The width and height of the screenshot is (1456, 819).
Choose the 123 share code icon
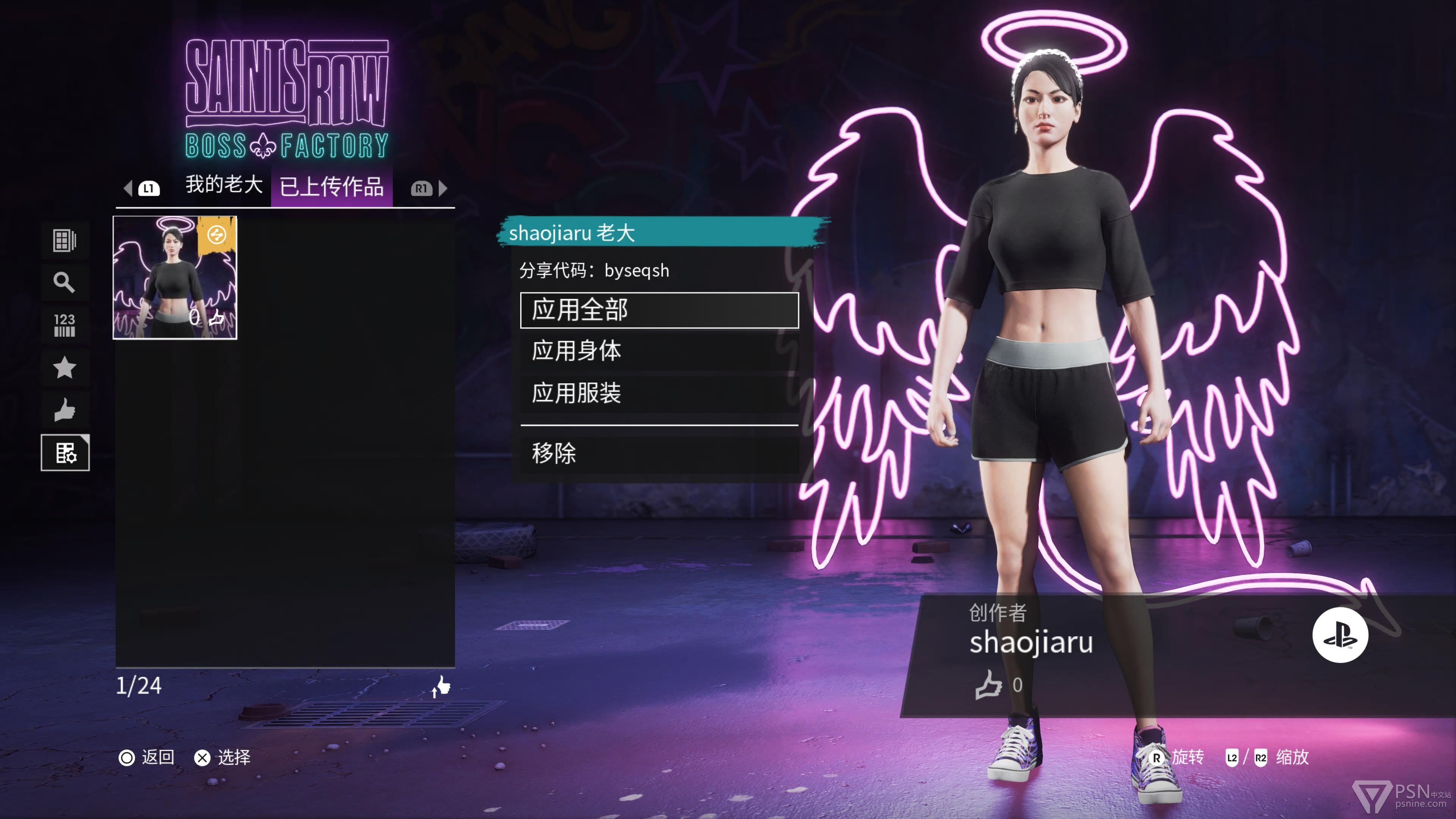(x=64, y=325)
